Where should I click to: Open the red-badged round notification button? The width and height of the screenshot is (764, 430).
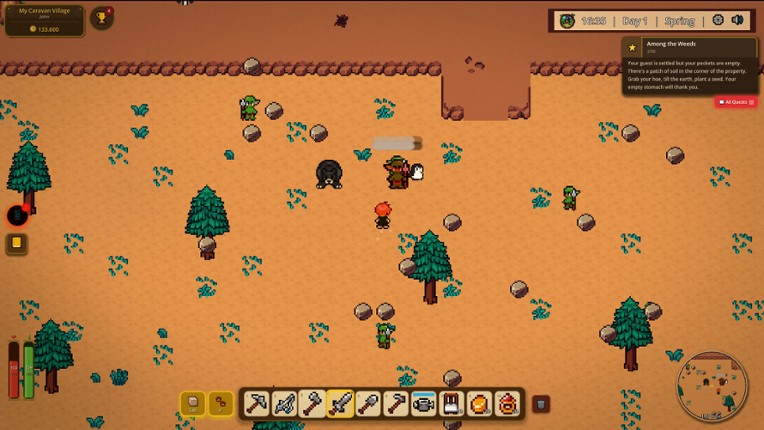click(x=17, y=215)
